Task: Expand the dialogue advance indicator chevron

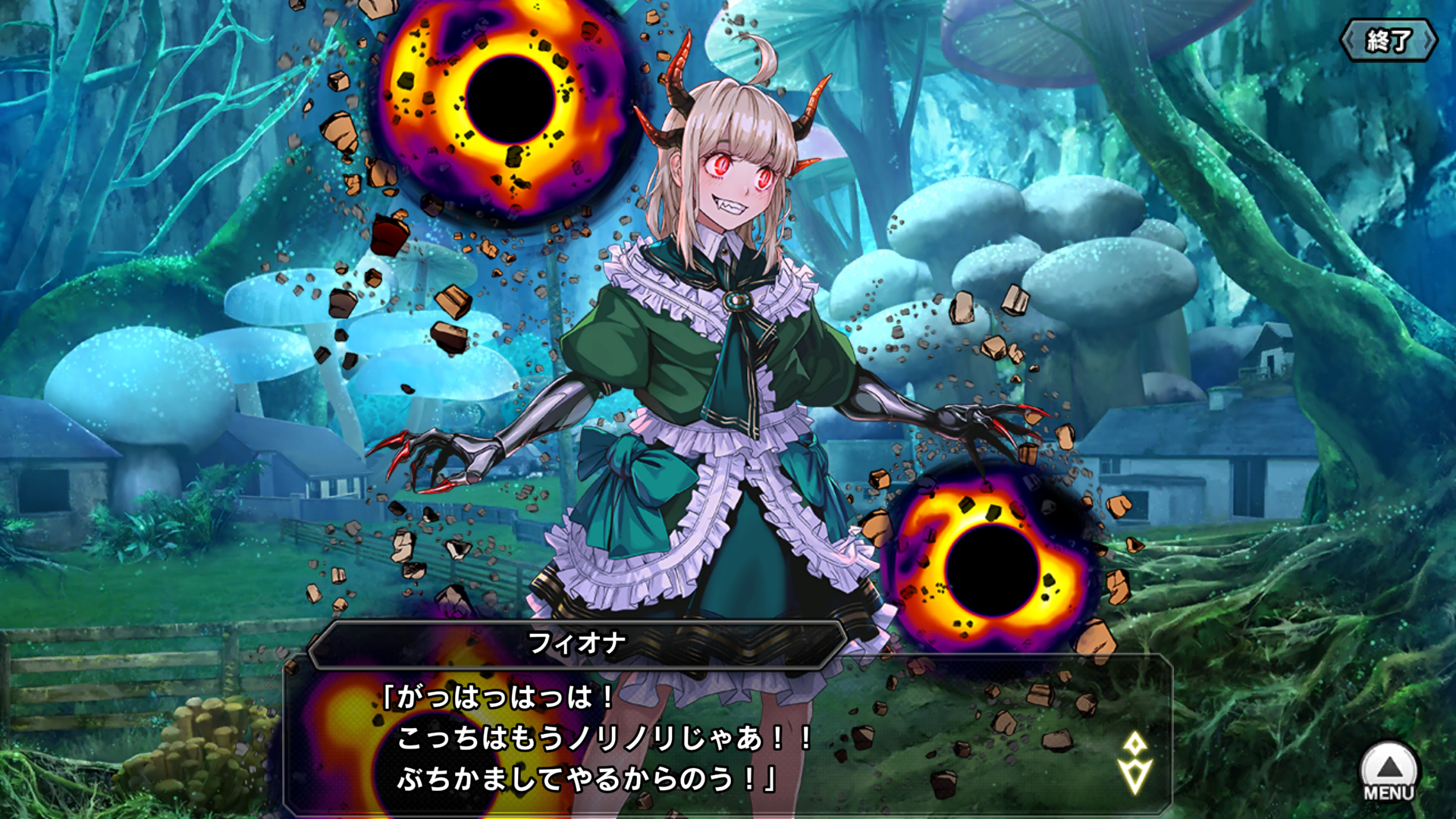Action: pos(1134,773)
